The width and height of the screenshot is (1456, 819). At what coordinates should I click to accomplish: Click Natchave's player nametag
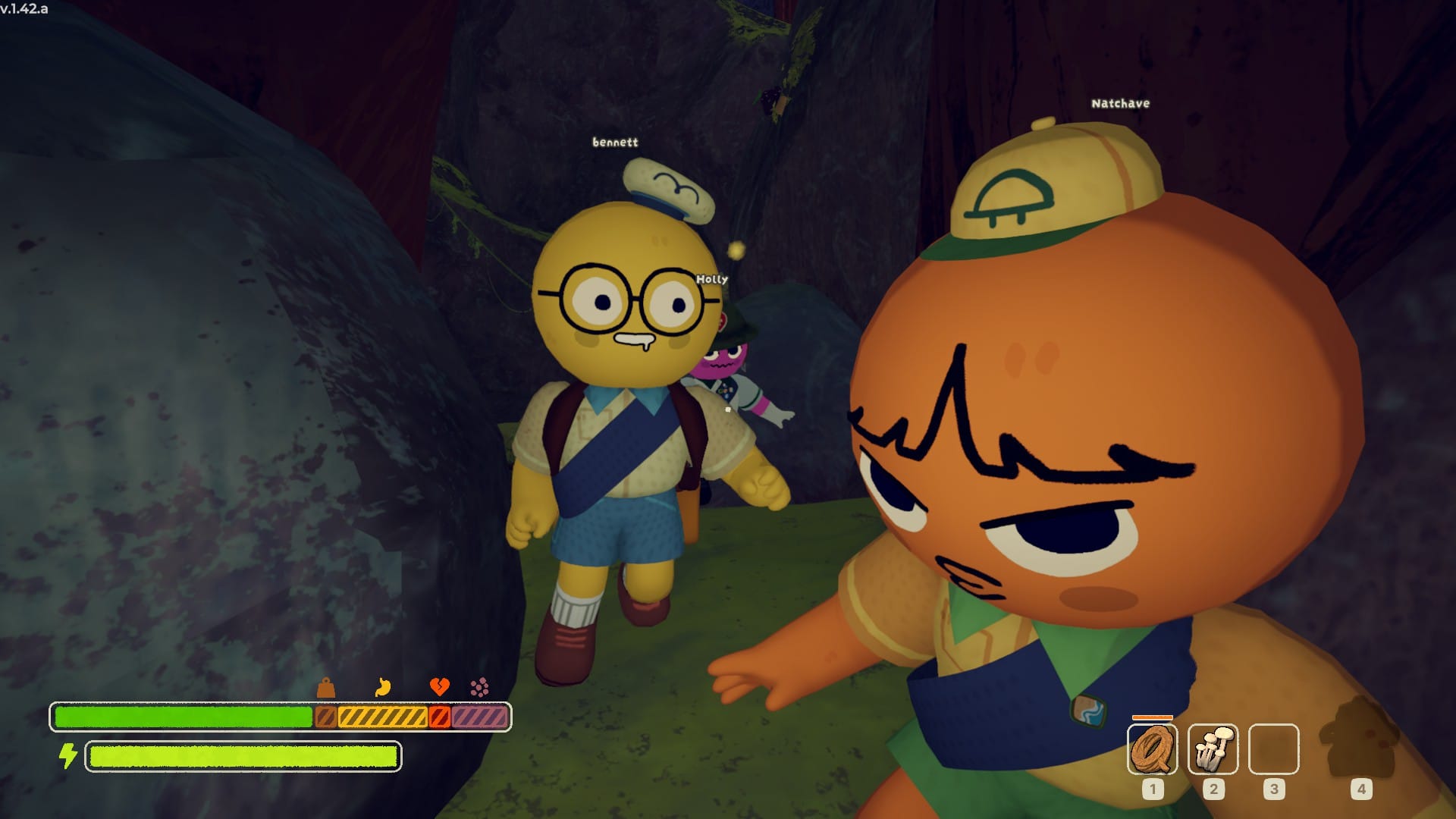click(x=1120, y=102)
